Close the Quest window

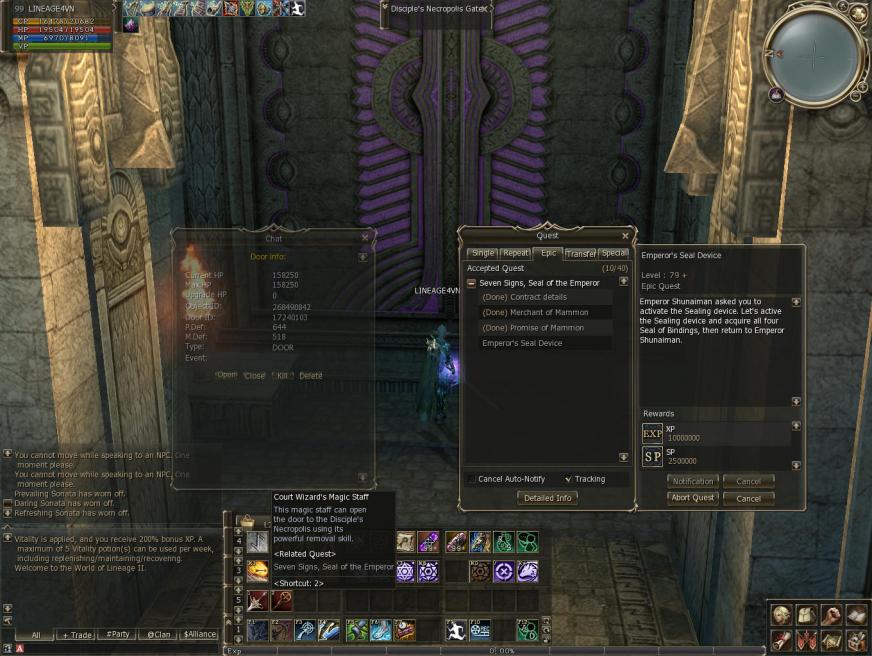tap(625, 236)
